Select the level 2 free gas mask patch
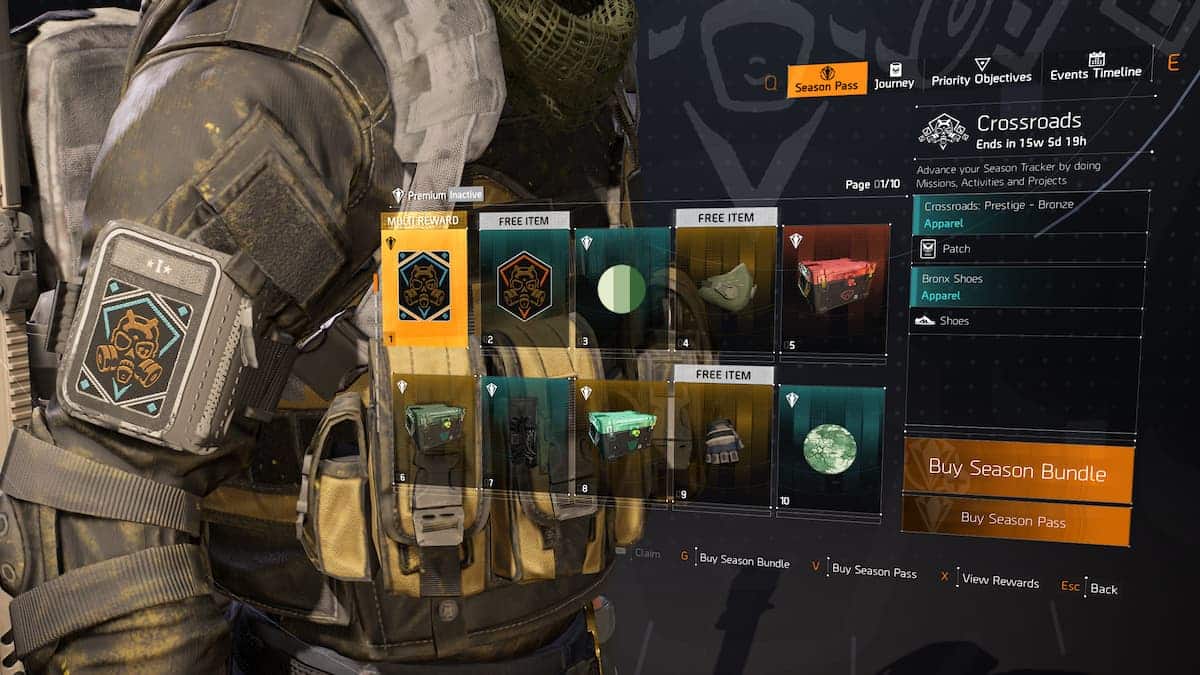 coord(523,286)
